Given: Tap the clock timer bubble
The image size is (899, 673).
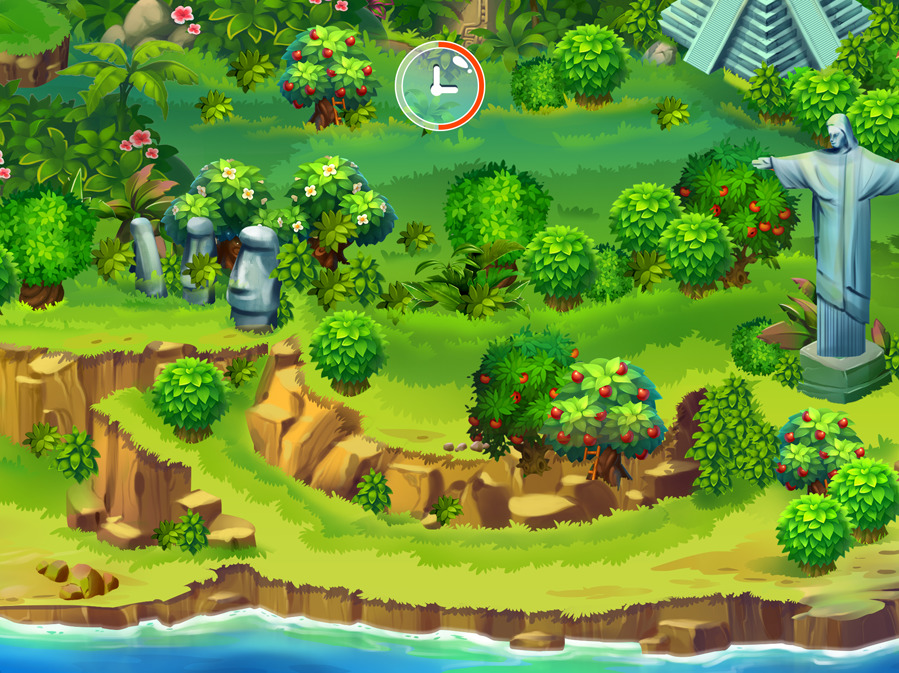Looking at the screenshot, I should pyautogui.click(x=440, y=86).
